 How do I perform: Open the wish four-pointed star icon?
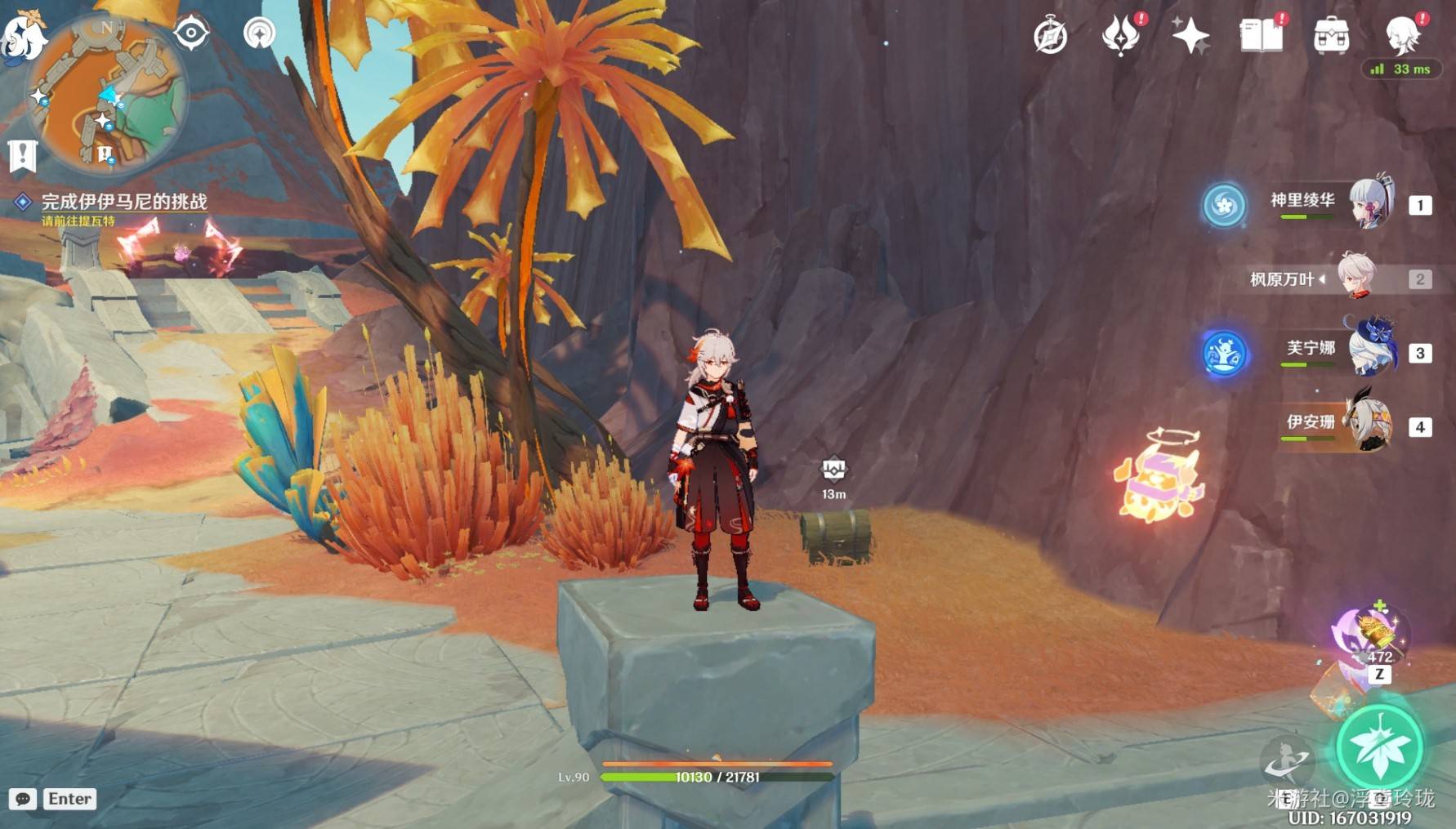[1190, 36]
